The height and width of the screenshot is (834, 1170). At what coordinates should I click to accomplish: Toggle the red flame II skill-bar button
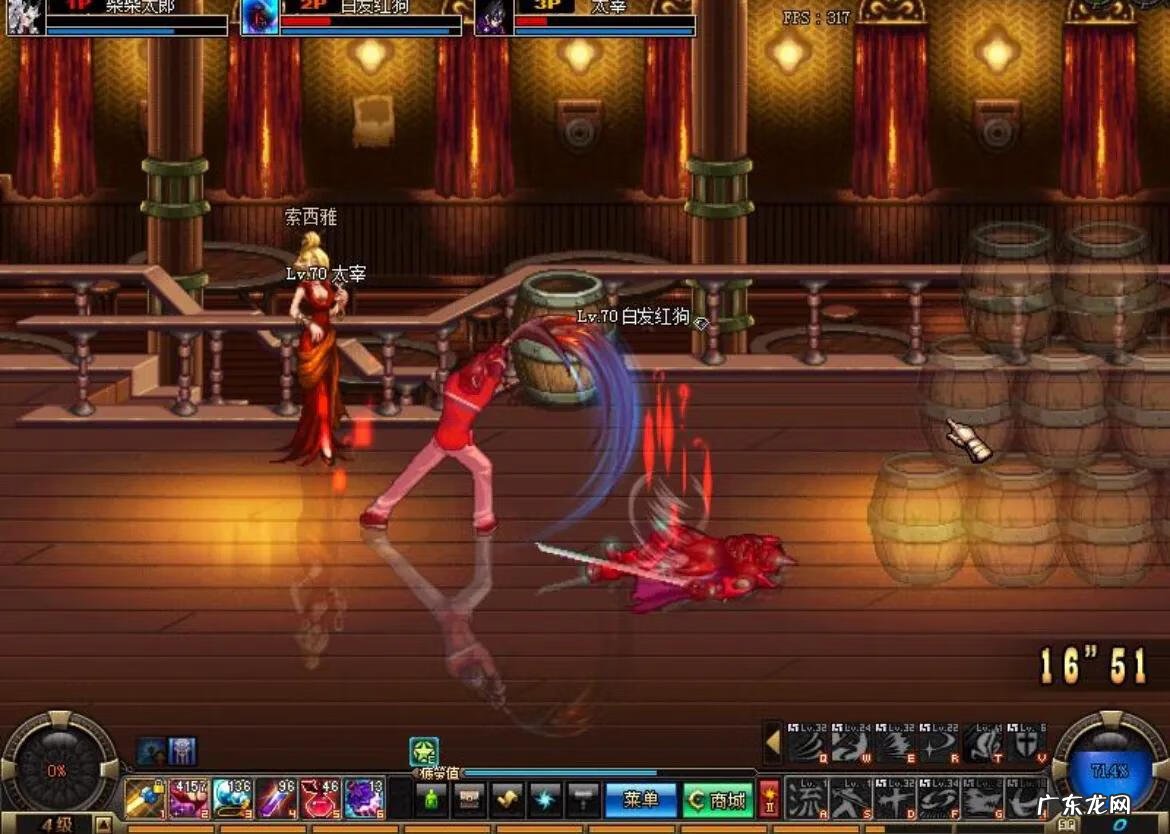click(769, 799)
